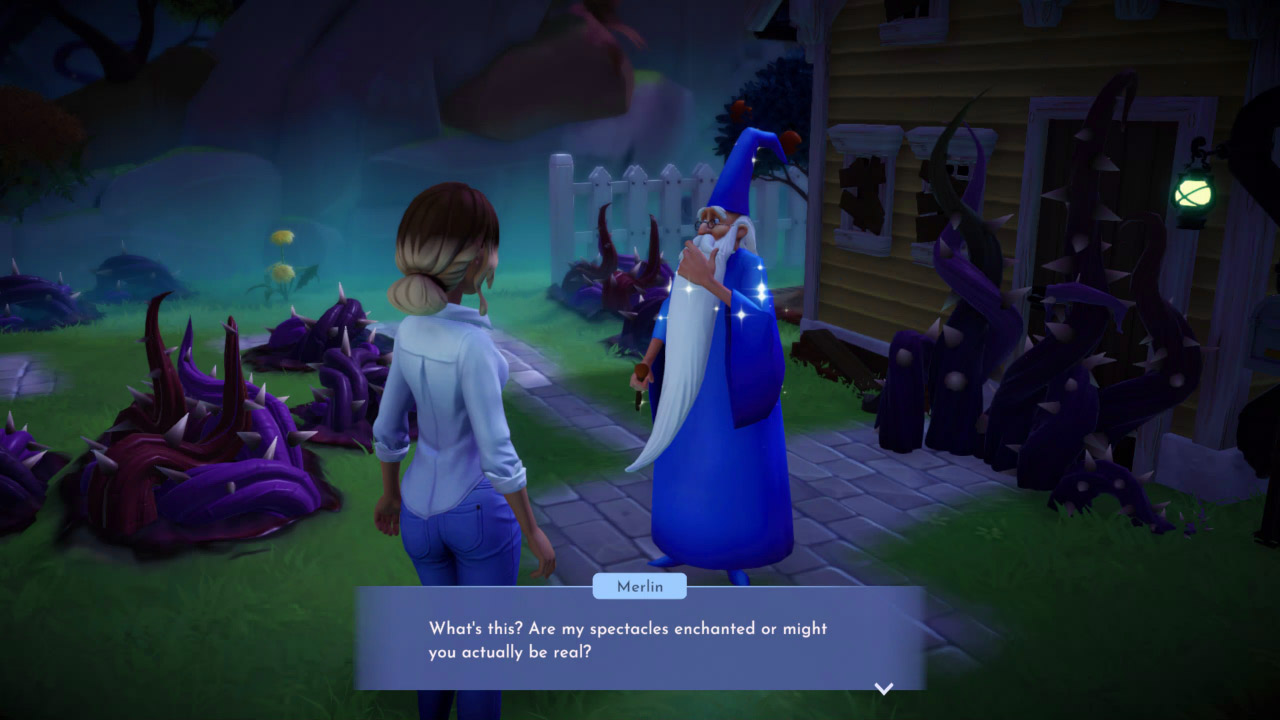
Task: Click Merlin's dialogue text box
Action: coord(640,640)
